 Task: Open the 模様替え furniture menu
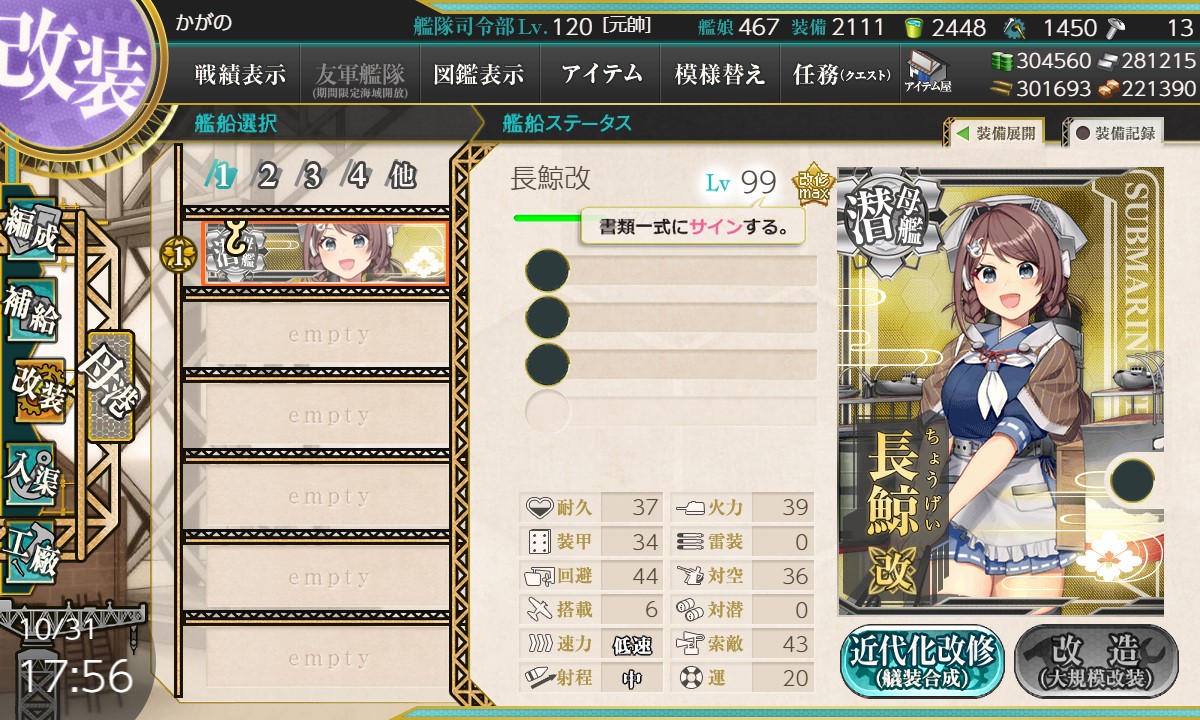pos(720,74)
